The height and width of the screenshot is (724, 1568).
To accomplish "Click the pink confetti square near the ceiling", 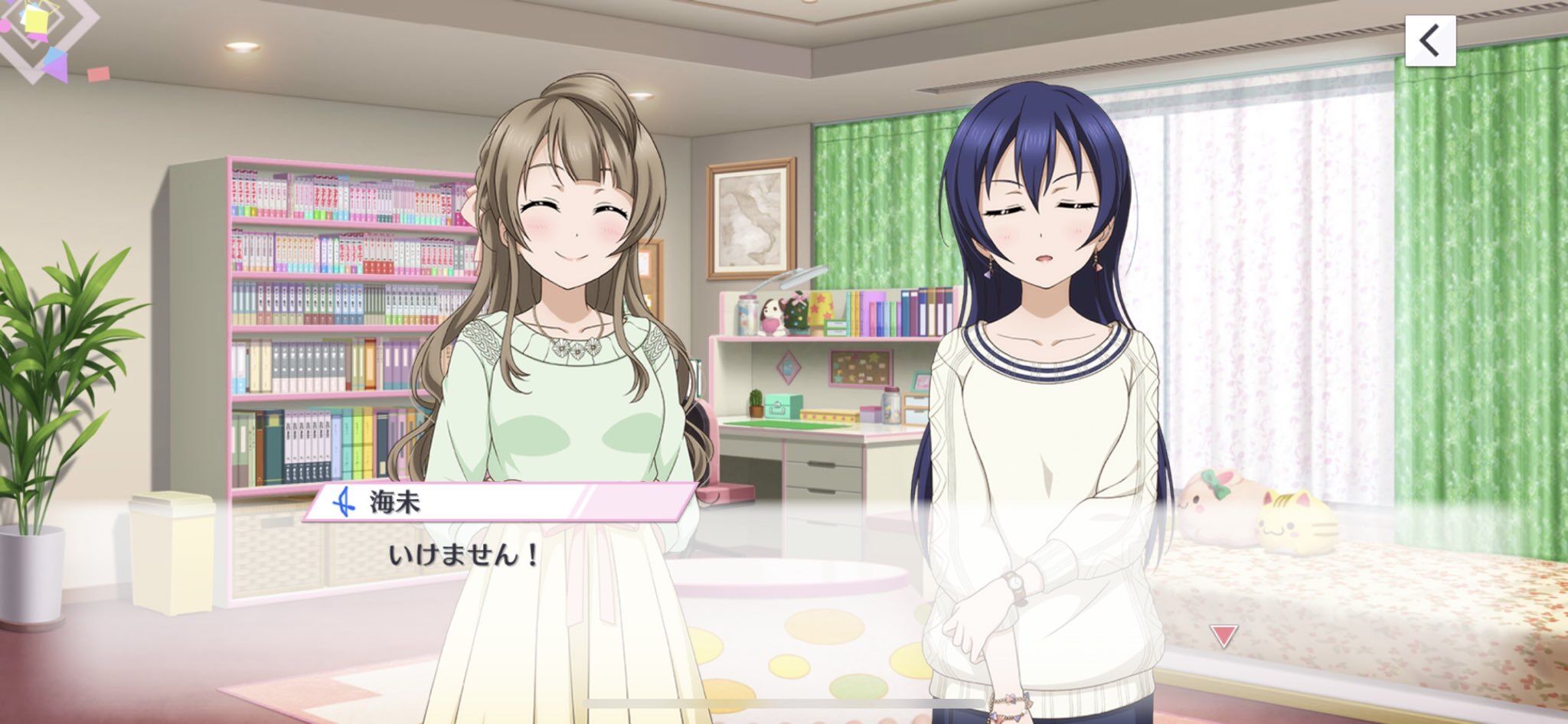I will click(x=99, y=74).
